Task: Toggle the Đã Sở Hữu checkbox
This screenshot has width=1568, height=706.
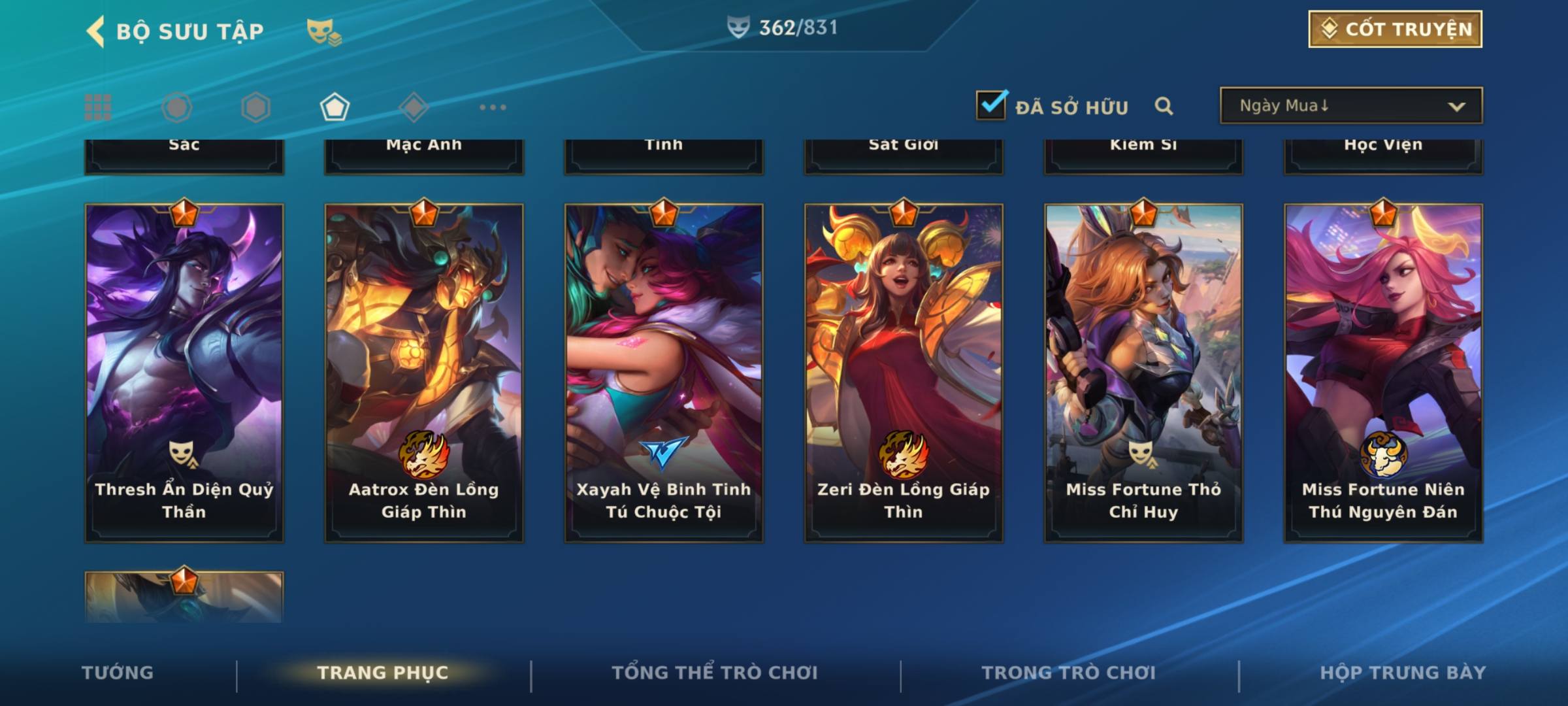Action: [x=991, y=105]
